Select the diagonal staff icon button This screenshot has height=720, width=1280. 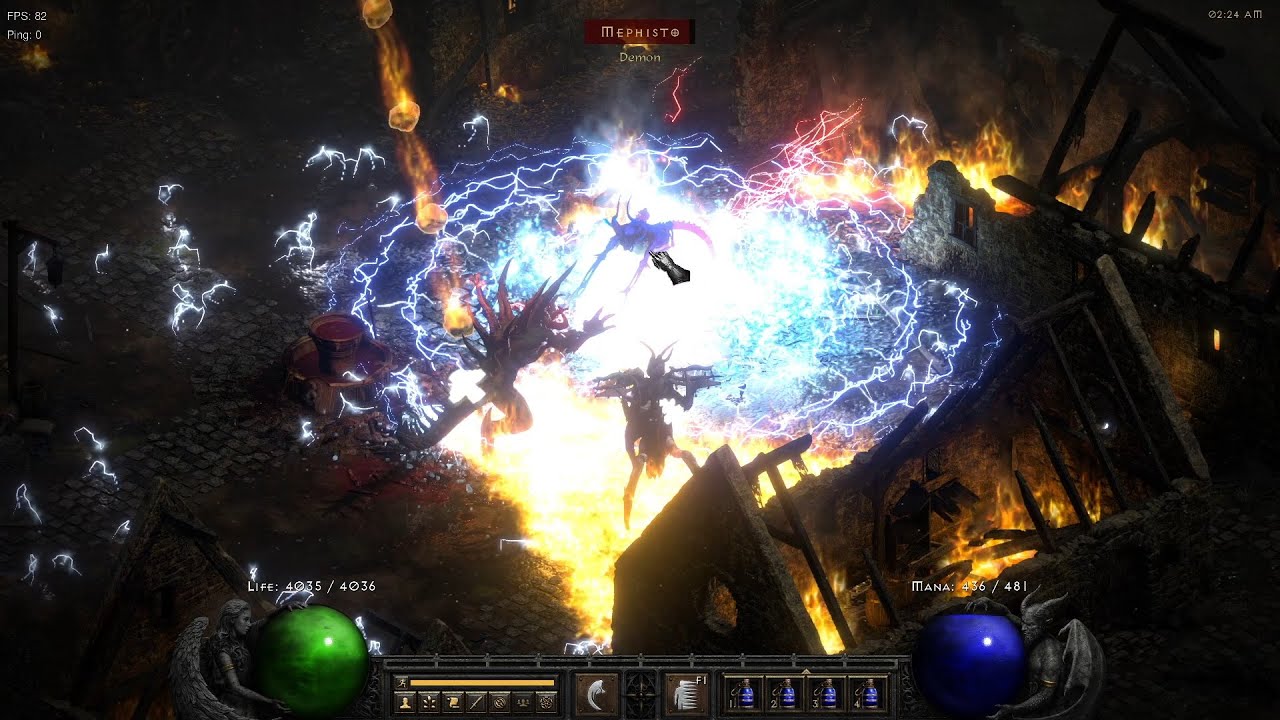[x=477, y=702]
